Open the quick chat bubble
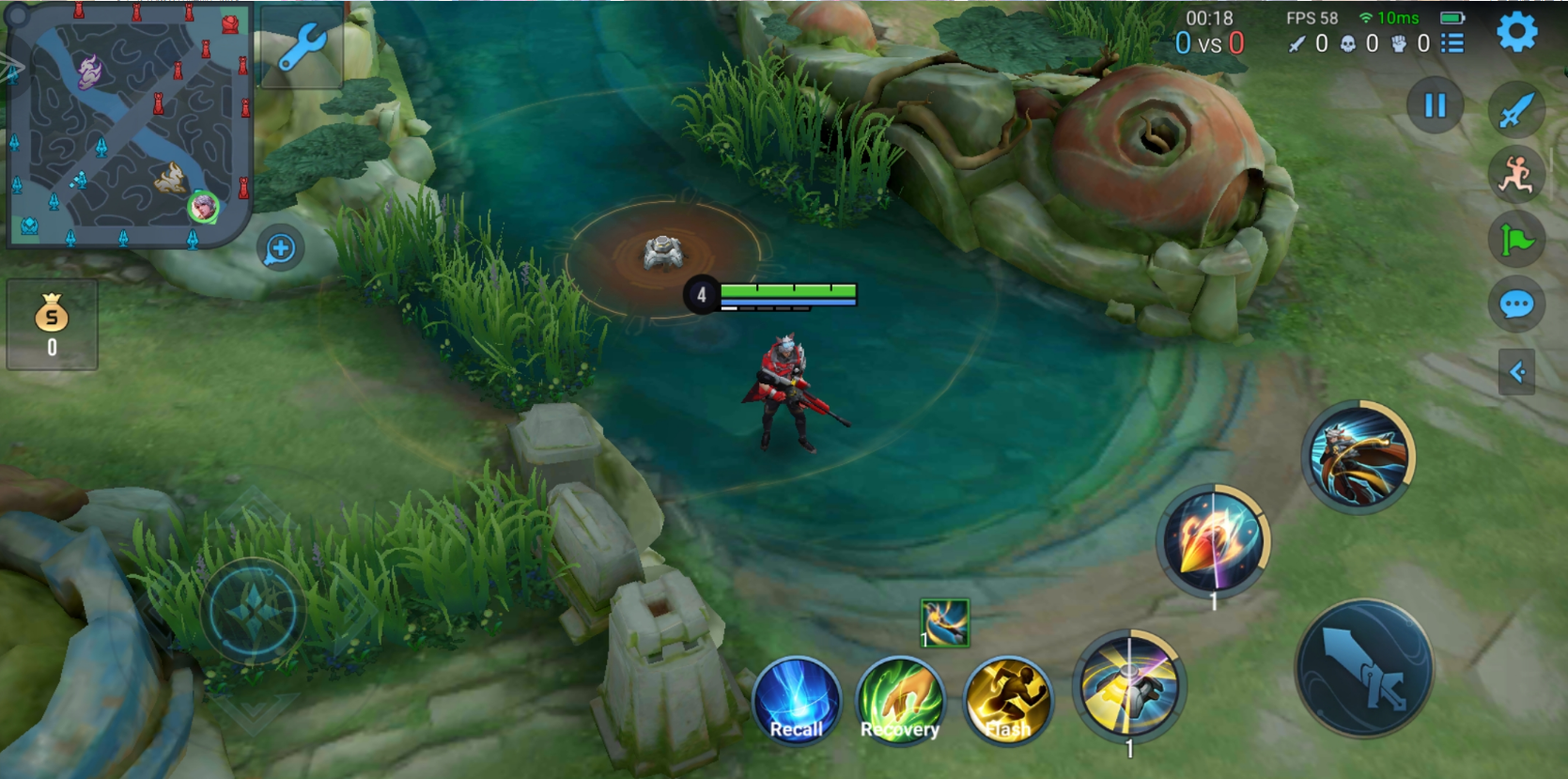This screenshot has width=1568, height=779. click(1516, 304)
